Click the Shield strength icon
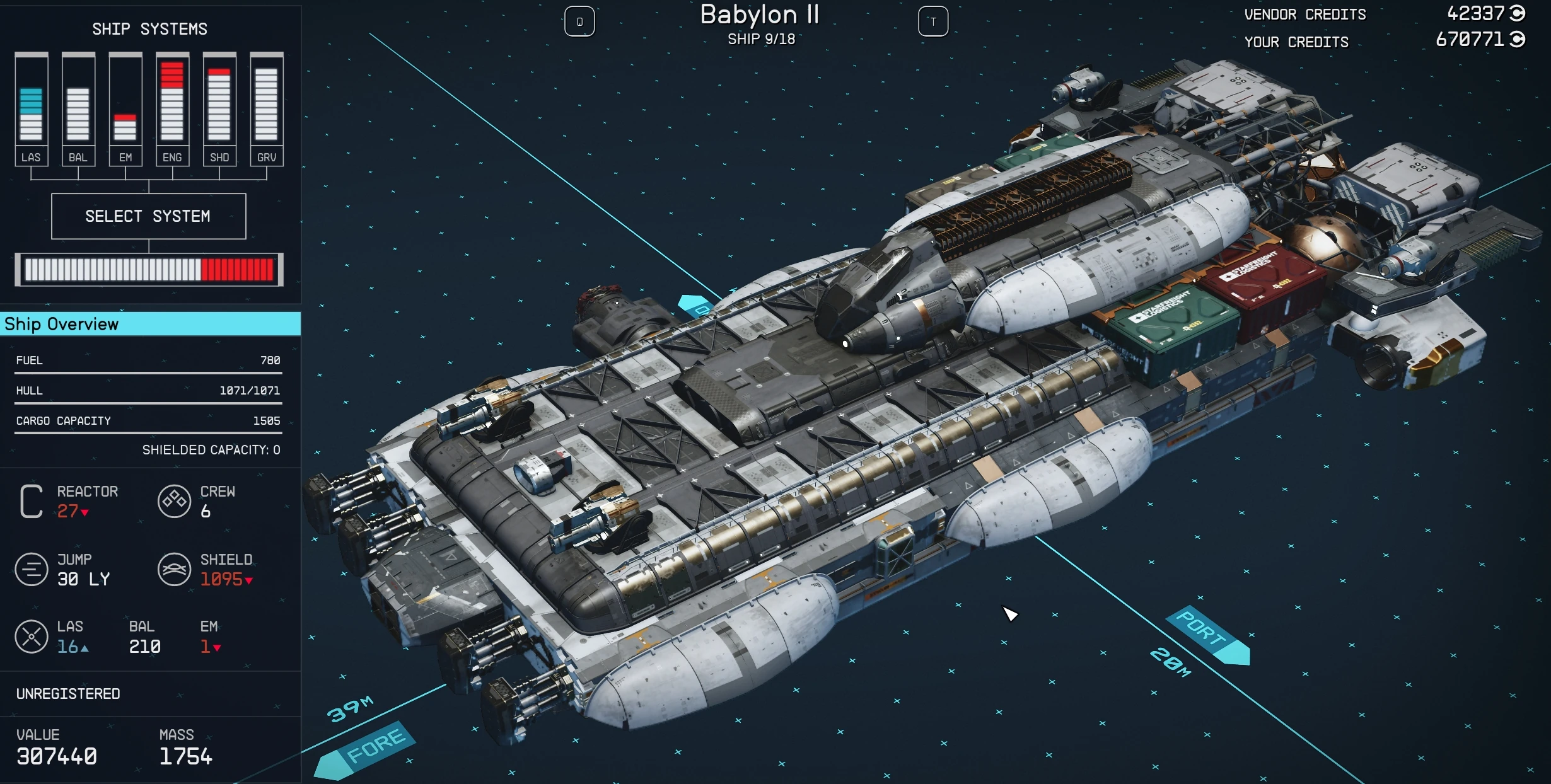 pyautogui.click(x=175, y=569)
